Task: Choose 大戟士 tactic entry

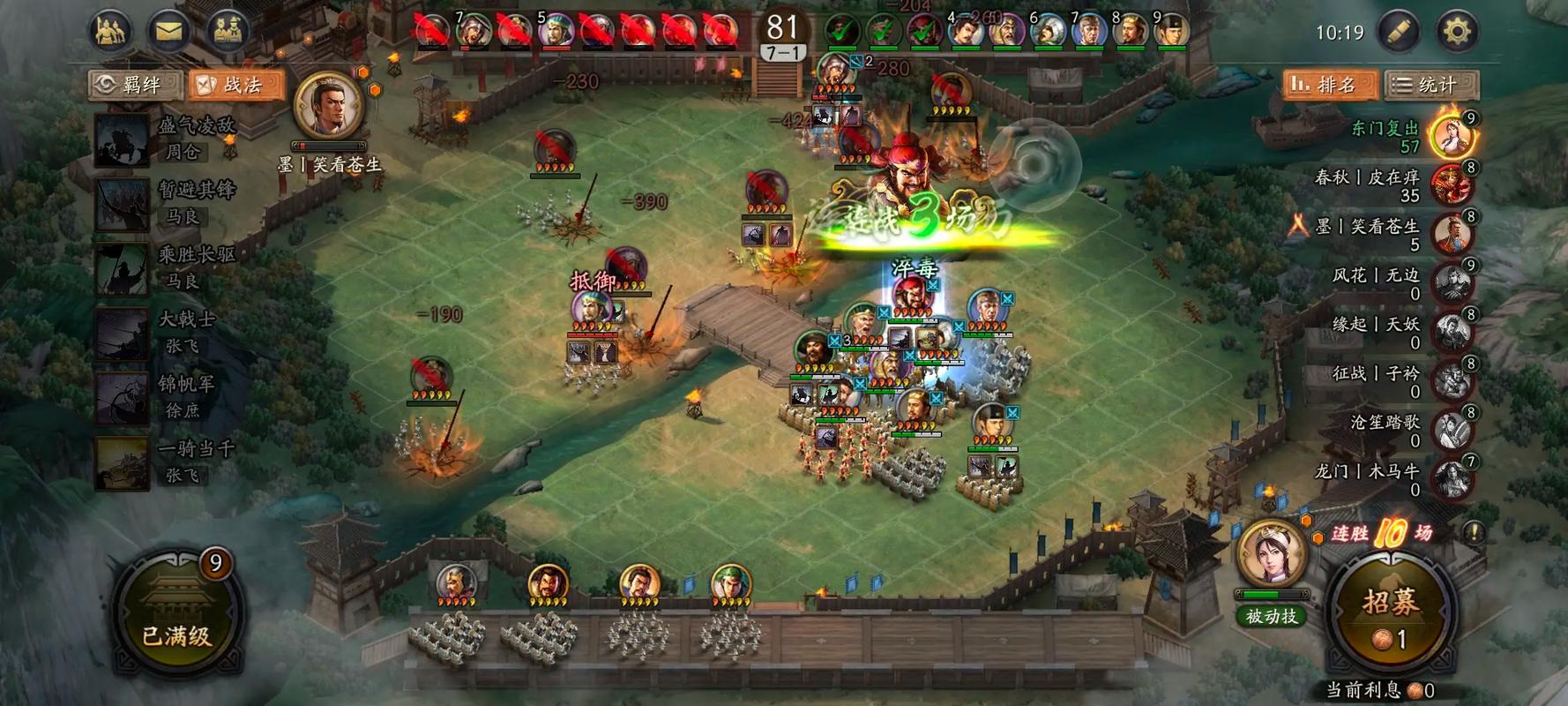Action: [x=168, y=332]
